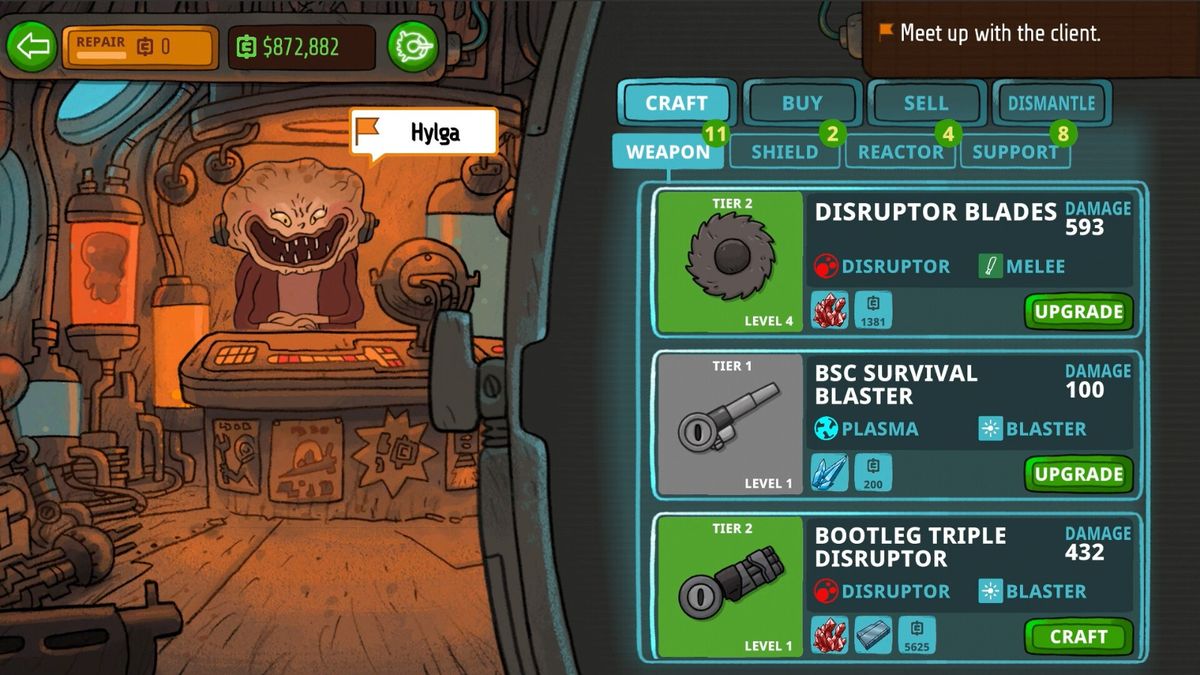Screen dimensions: 1200x675
Task: Open the Sell tab
Action: pos(926,103)
